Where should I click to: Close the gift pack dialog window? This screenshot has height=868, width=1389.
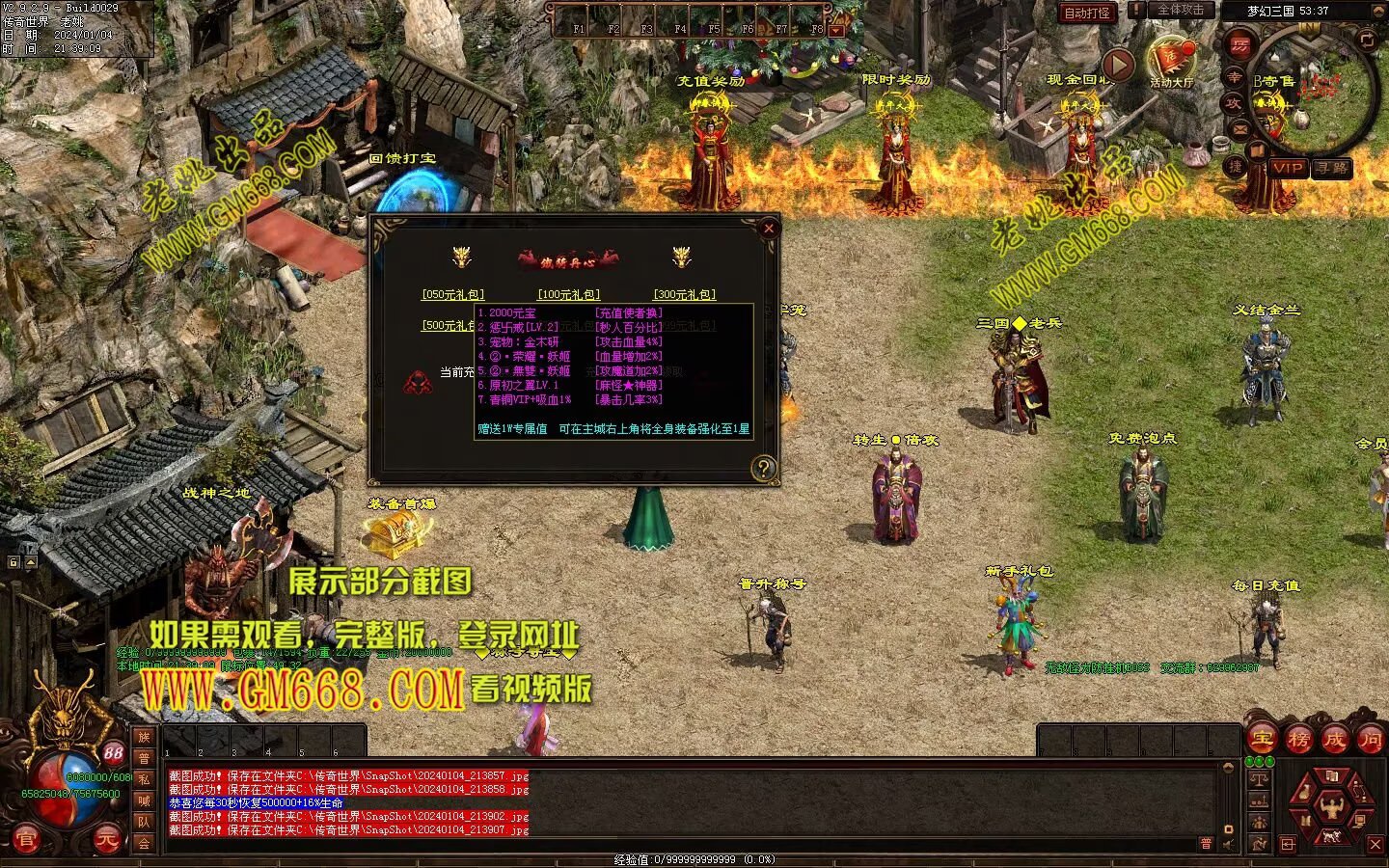point(769,229)
